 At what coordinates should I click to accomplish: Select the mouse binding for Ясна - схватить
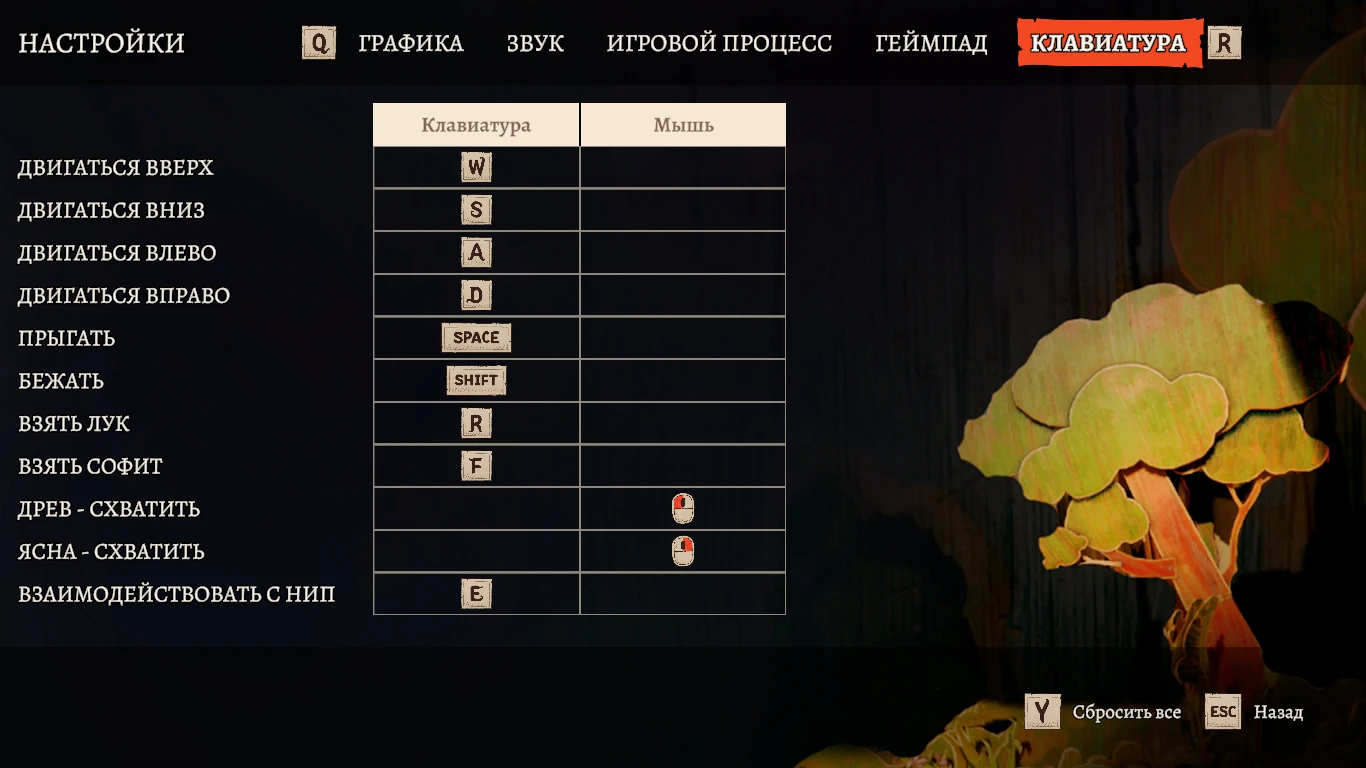click(682, 550)
